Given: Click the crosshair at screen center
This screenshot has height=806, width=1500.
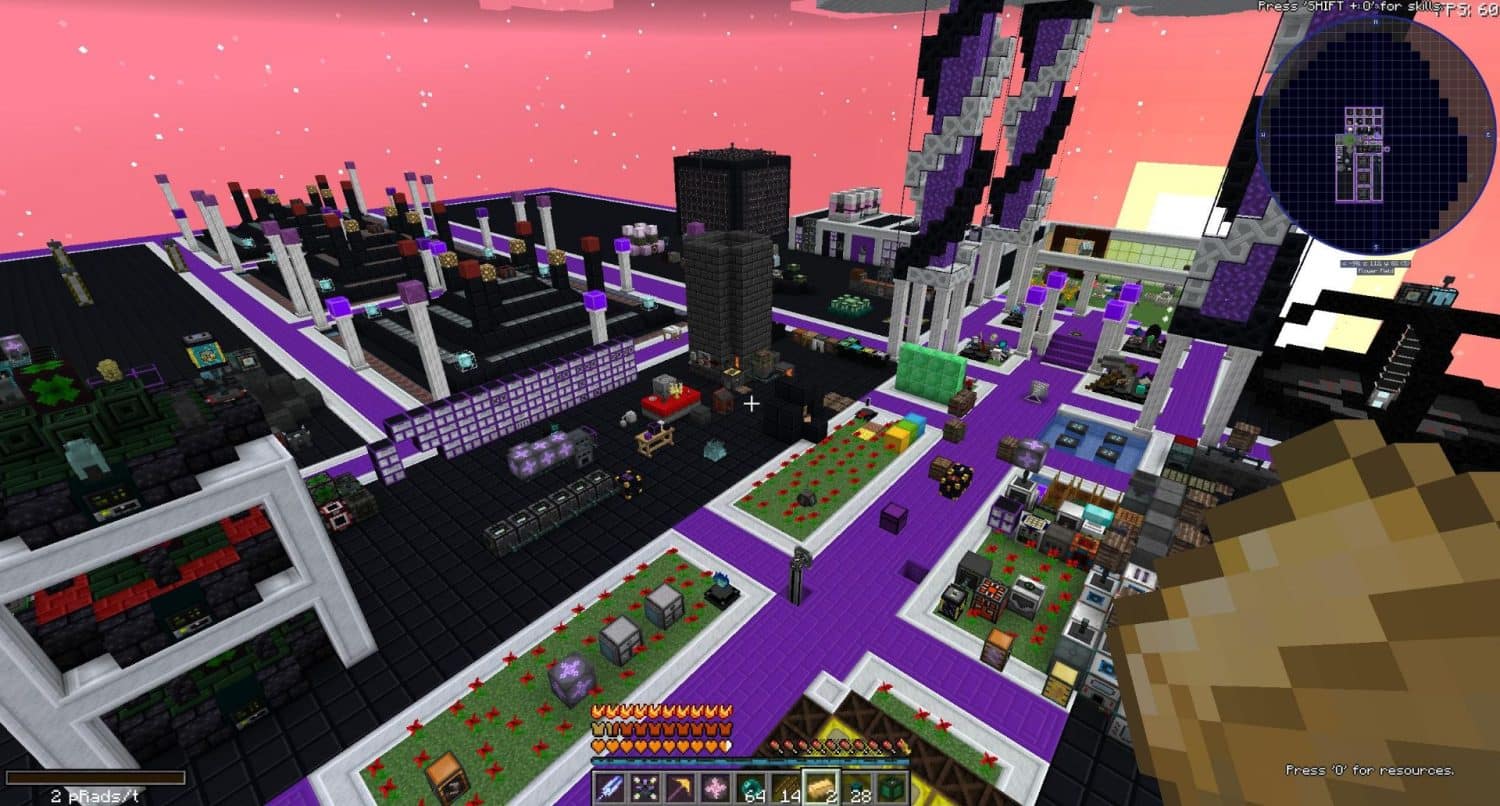Looking at the screenshot, I should pyautogui.click(x=751, y=404).
